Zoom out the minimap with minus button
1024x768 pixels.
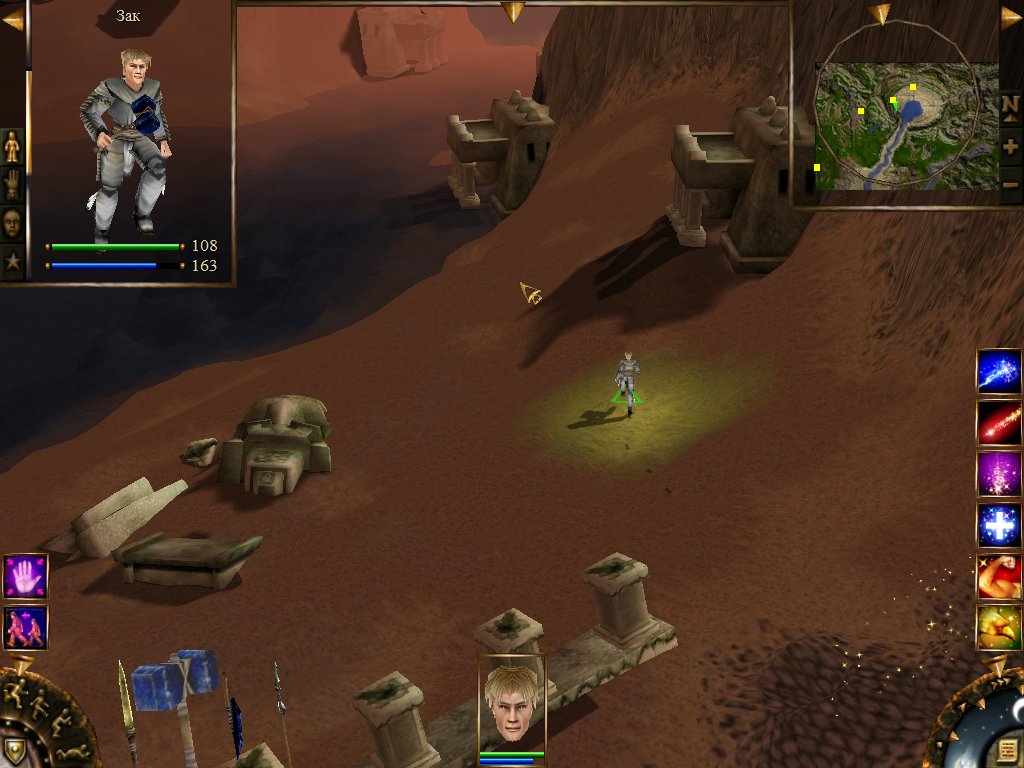[x=1010, y=184]
